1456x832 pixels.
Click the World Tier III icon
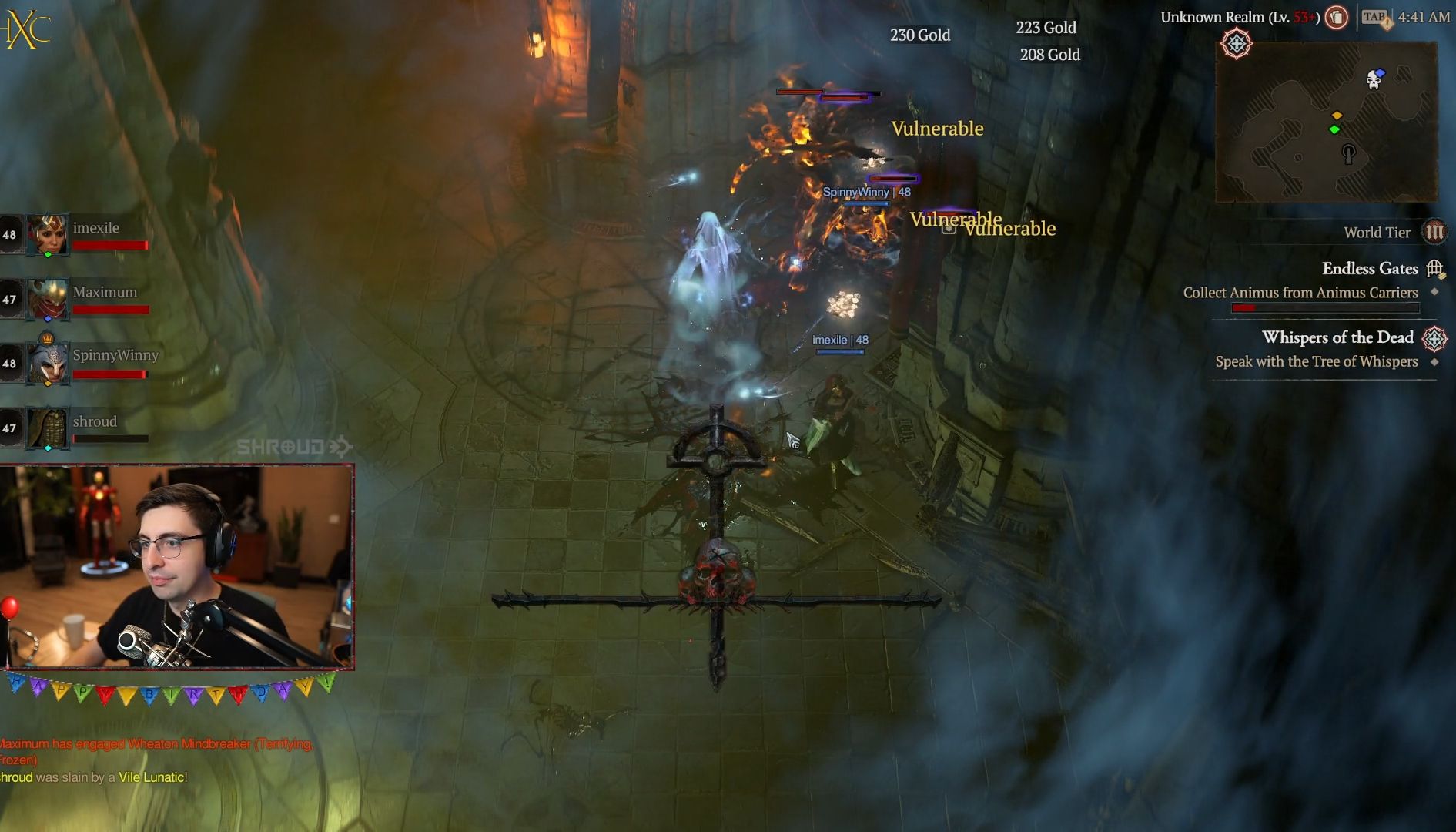pyautogui.click(x=1434, y=232)
